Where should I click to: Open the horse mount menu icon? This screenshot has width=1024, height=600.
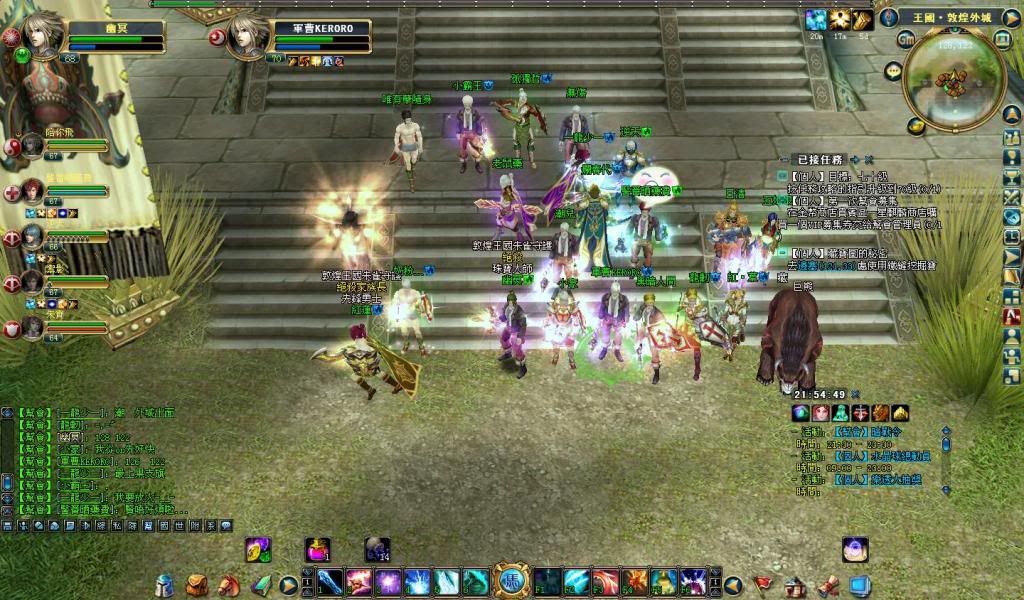click(x=229, y=583)
